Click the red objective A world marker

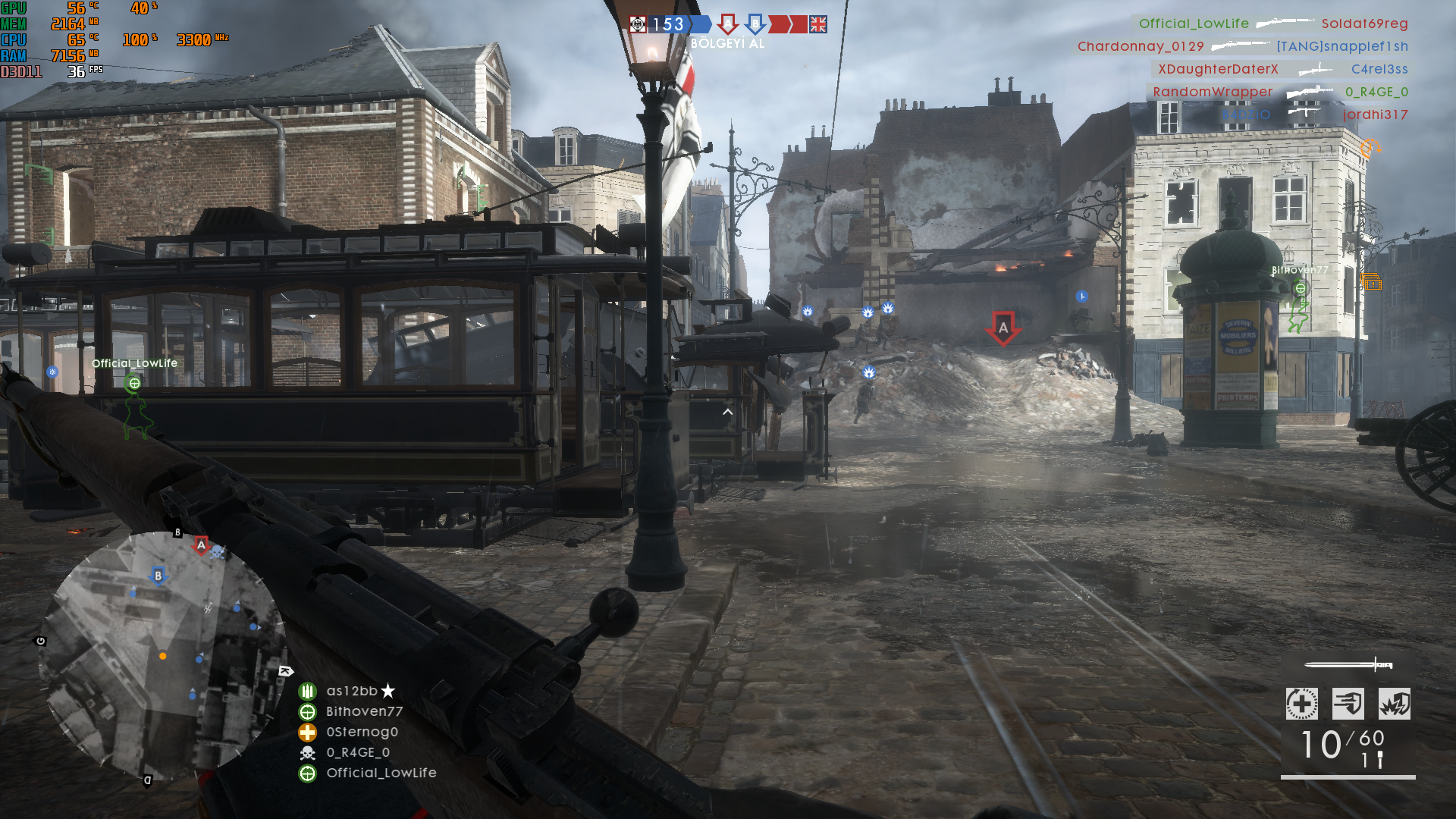[x=1003, y=328]
